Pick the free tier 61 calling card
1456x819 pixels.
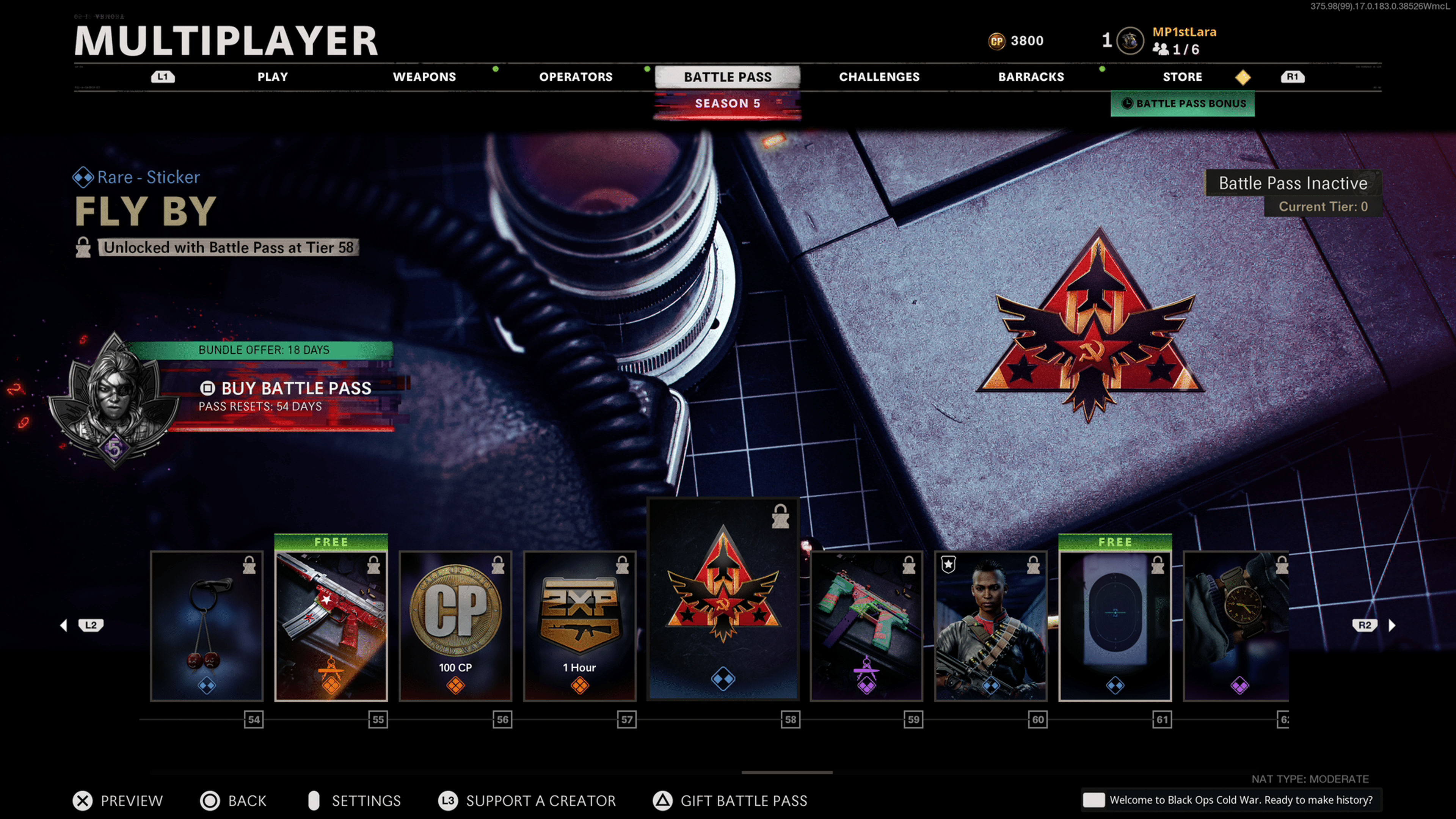1115,626
